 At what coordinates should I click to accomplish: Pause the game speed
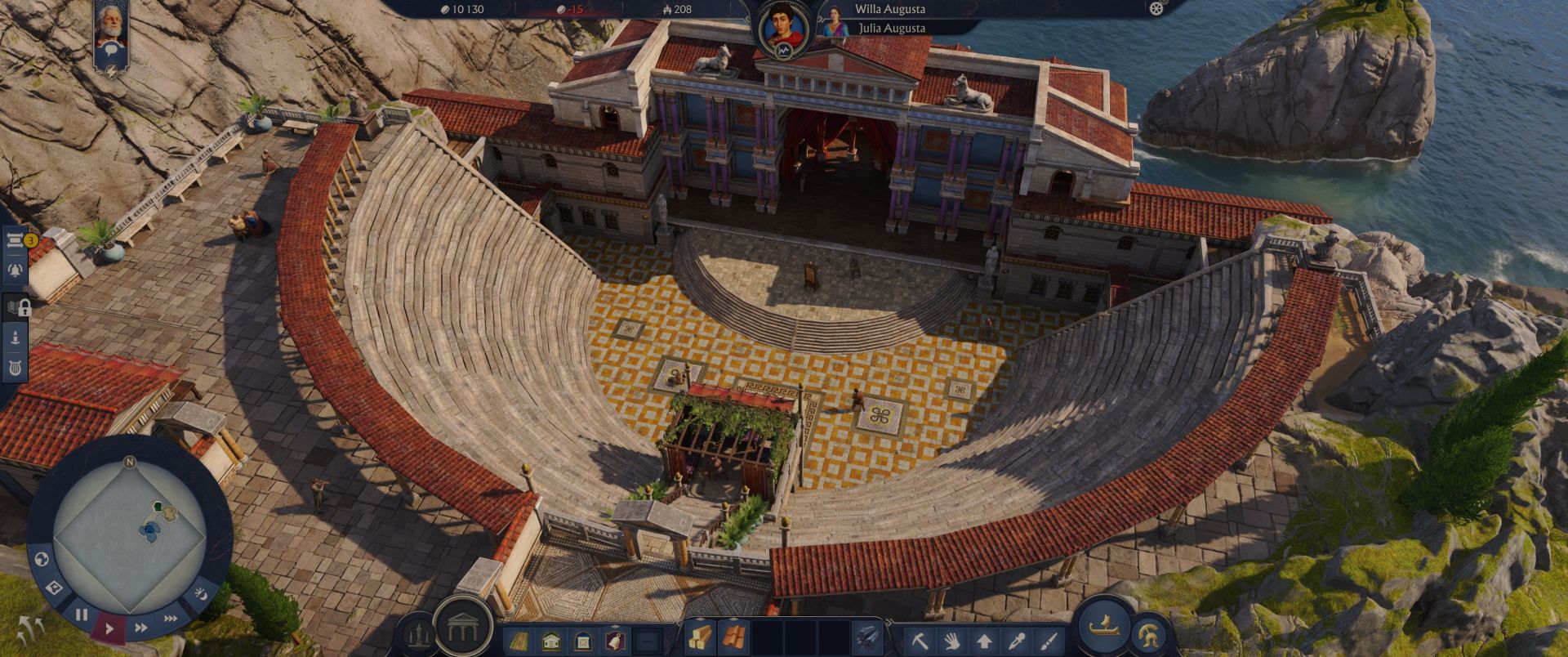[82, 614]
